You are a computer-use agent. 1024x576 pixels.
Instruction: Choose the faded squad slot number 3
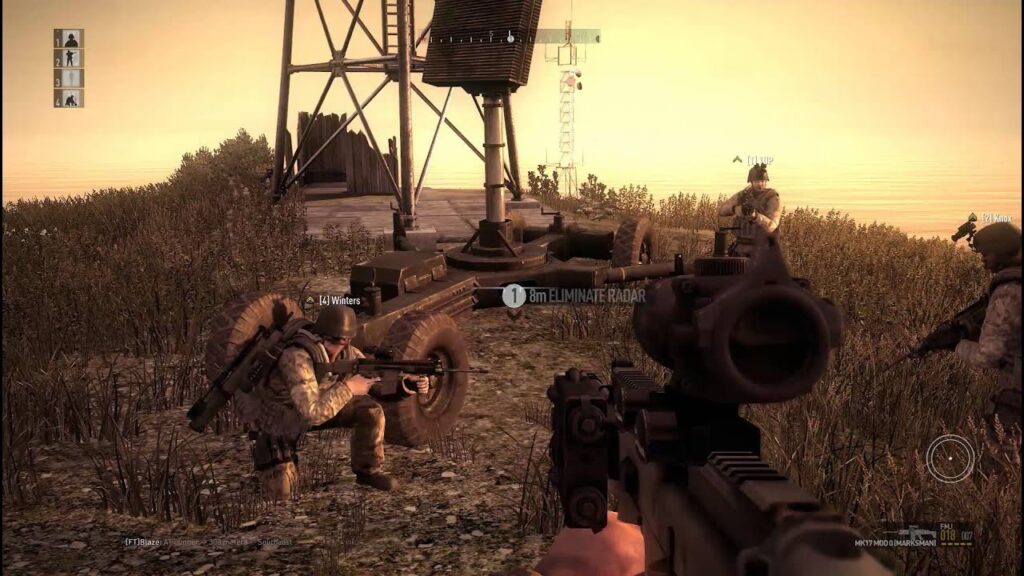pyautogui.click(x=69, y=78)
